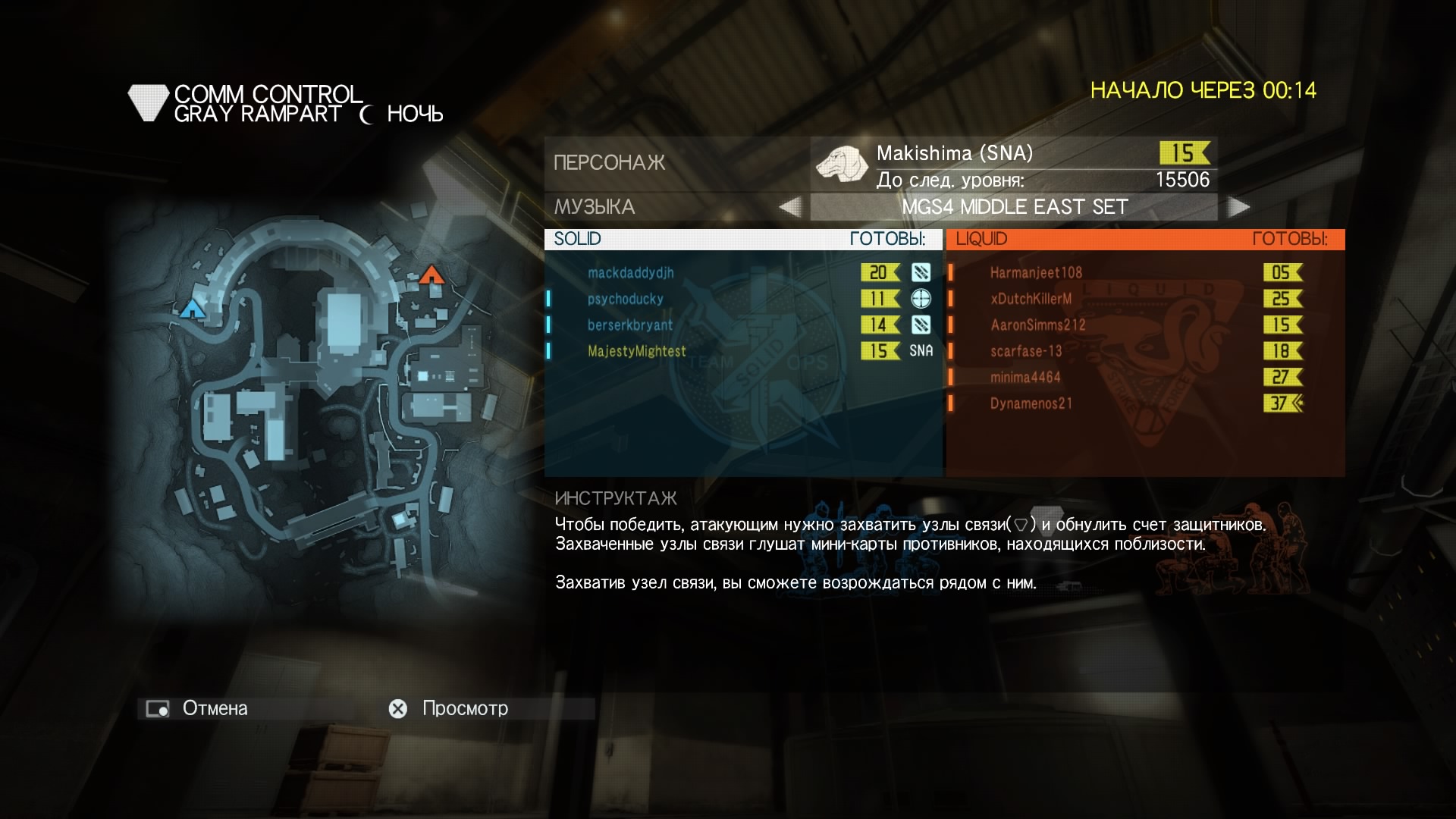Viewport: 1456px width, 819px height.
Task: Select player psychoducky in SOLID list
Action: coord(625,299)
